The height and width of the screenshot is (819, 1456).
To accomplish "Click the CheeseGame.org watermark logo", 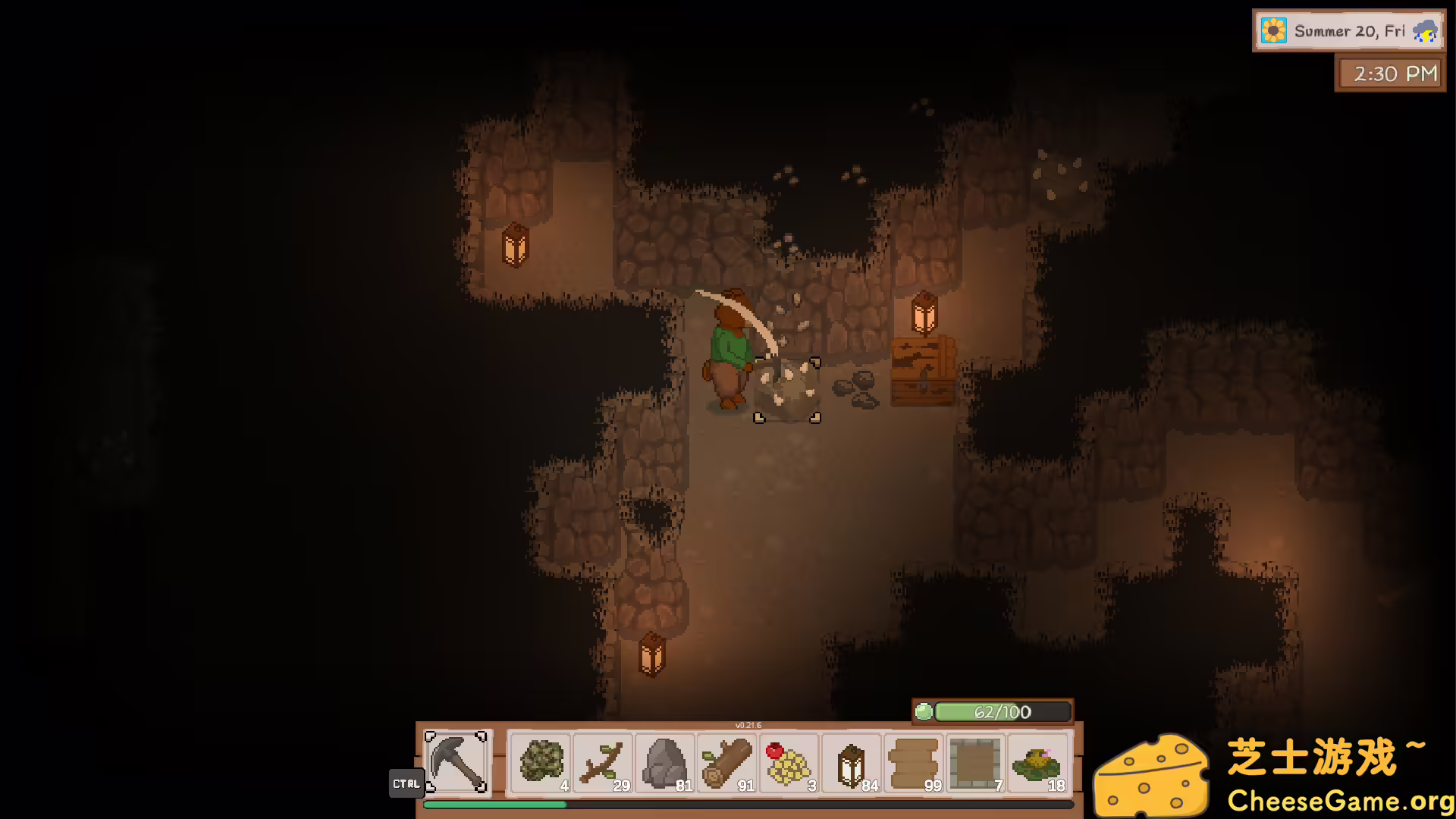I will (x=1274, y=775).
